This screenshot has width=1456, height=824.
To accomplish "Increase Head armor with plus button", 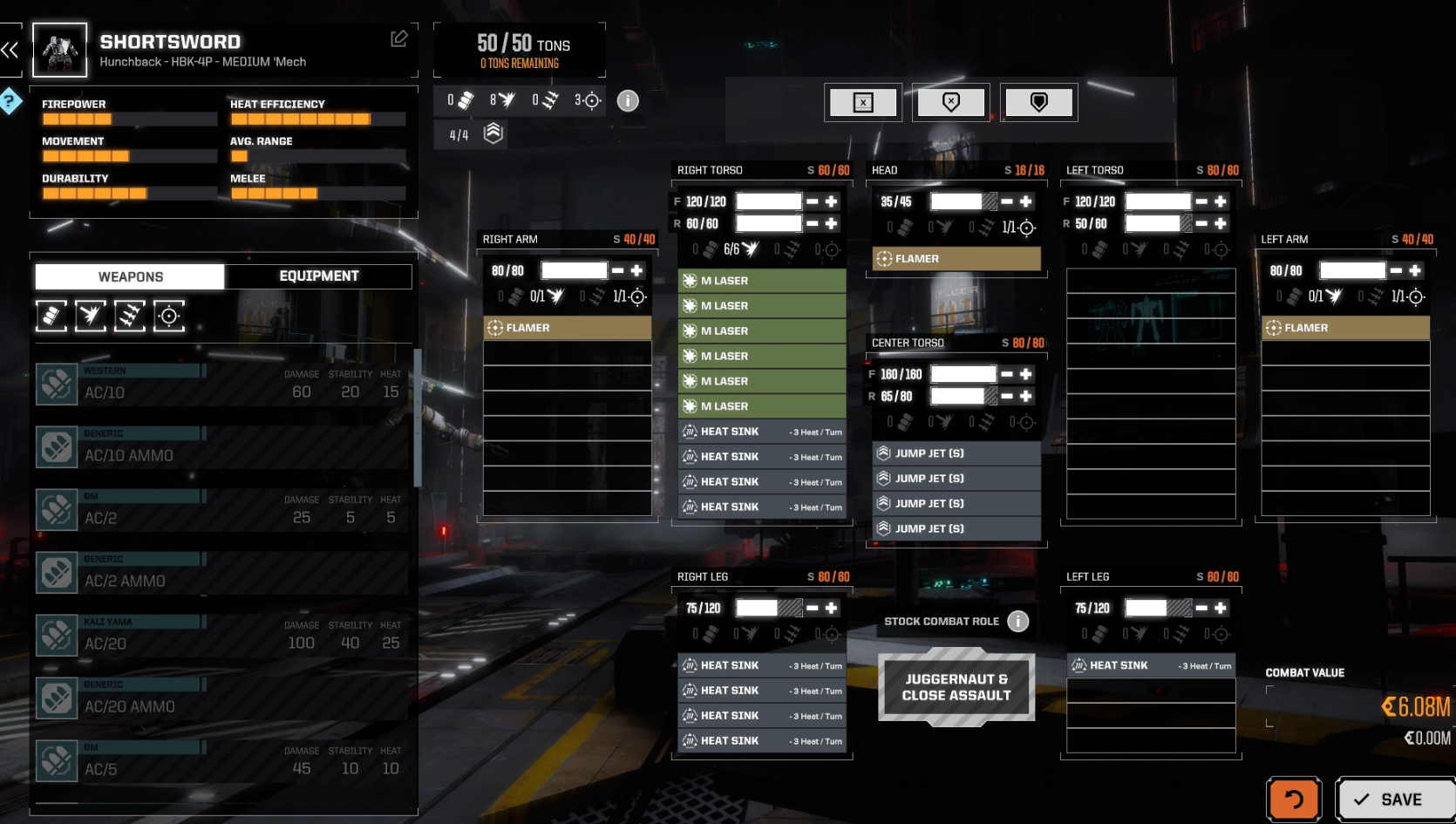I will (x=1026, y=201).
